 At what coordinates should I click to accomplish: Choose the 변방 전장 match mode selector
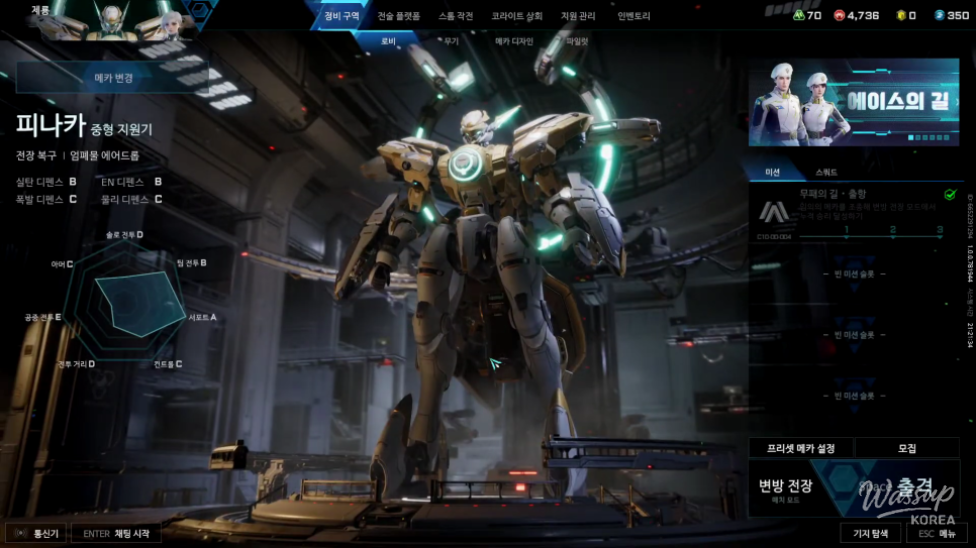785,488
